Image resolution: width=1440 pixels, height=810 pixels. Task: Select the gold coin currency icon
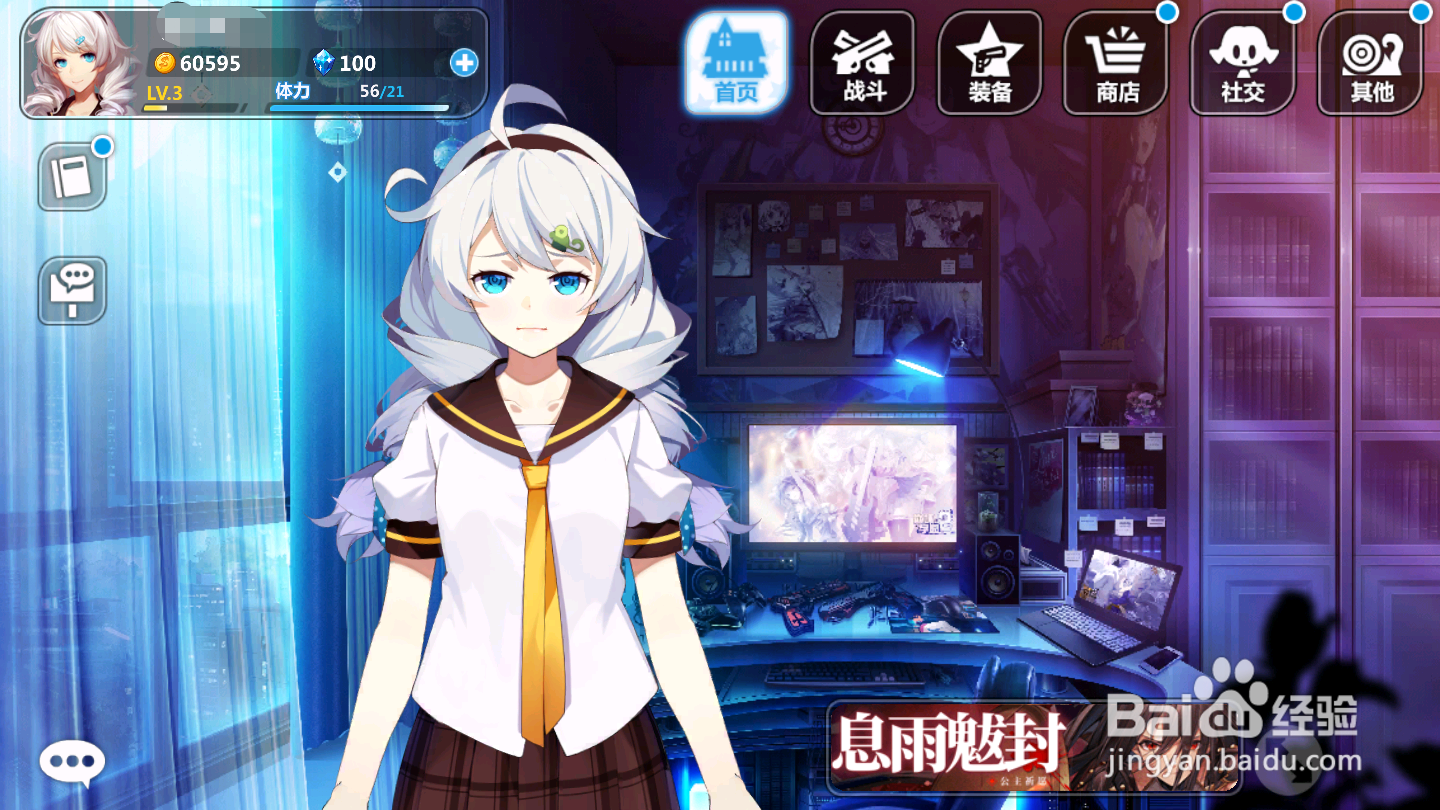166,63
